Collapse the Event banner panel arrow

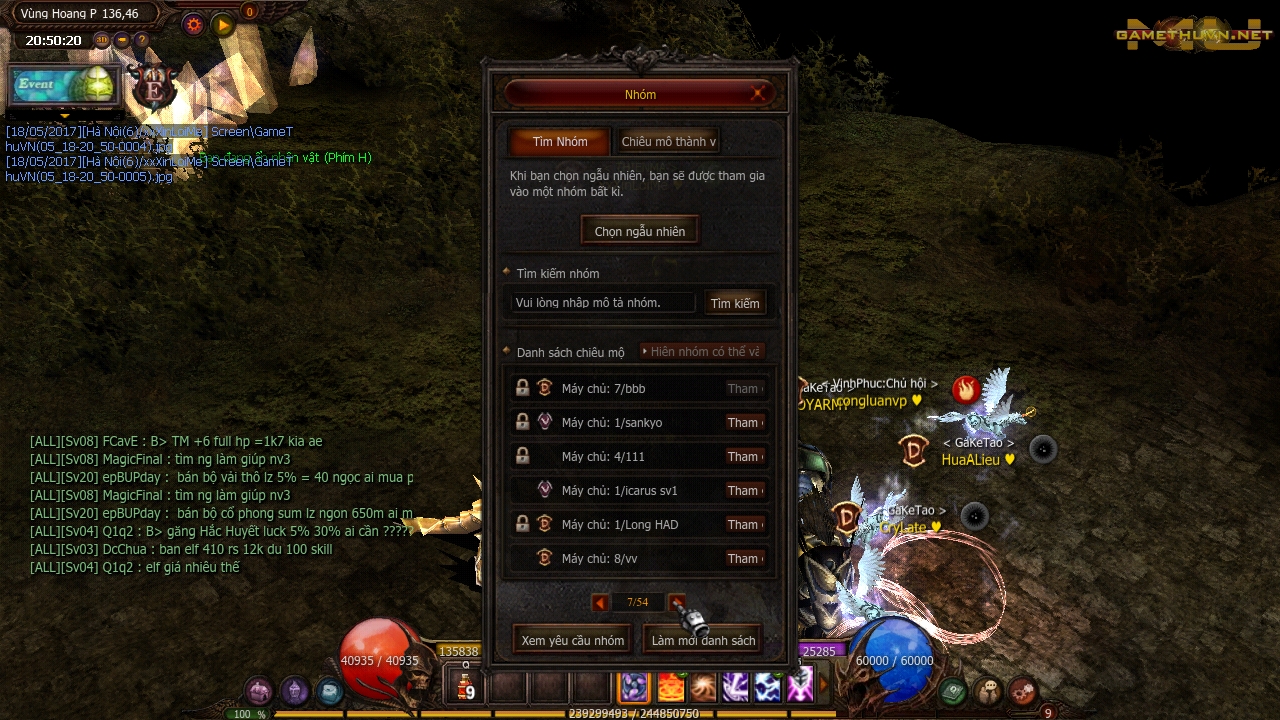pyautogui.click(x=65, y=116)
